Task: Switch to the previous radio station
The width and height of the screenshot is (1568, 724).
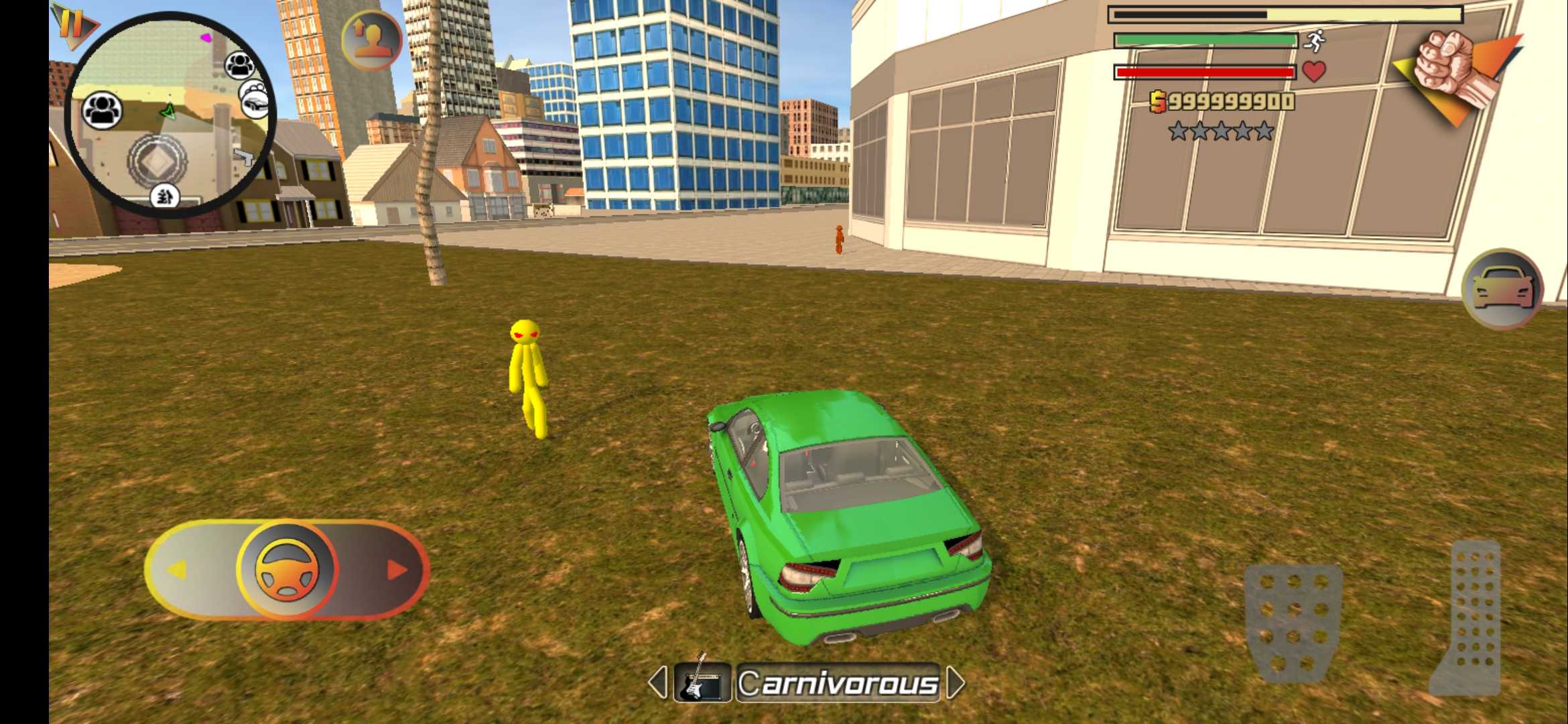Action: [x=657, y=682]
